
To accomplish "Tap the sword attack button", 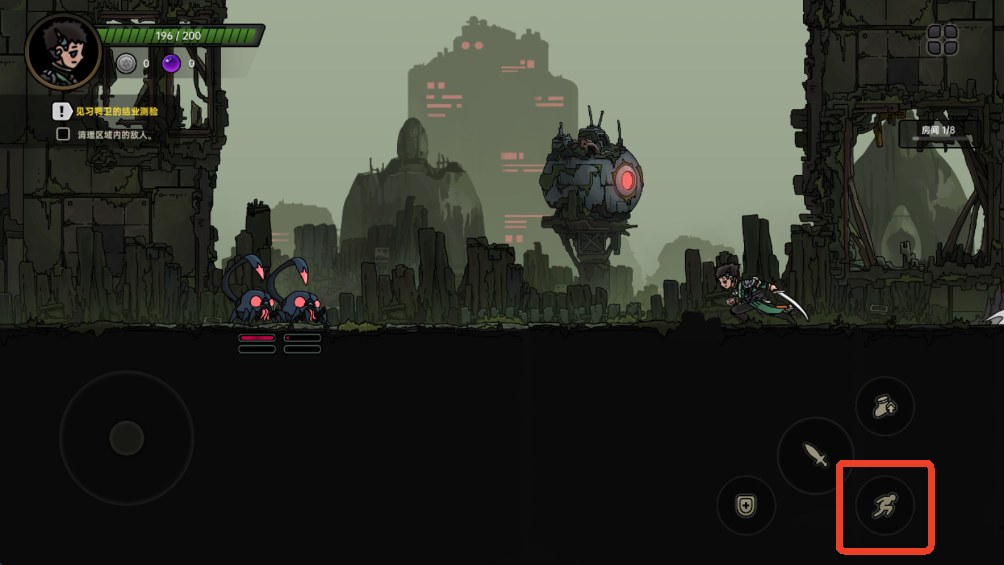I will 815,456.
